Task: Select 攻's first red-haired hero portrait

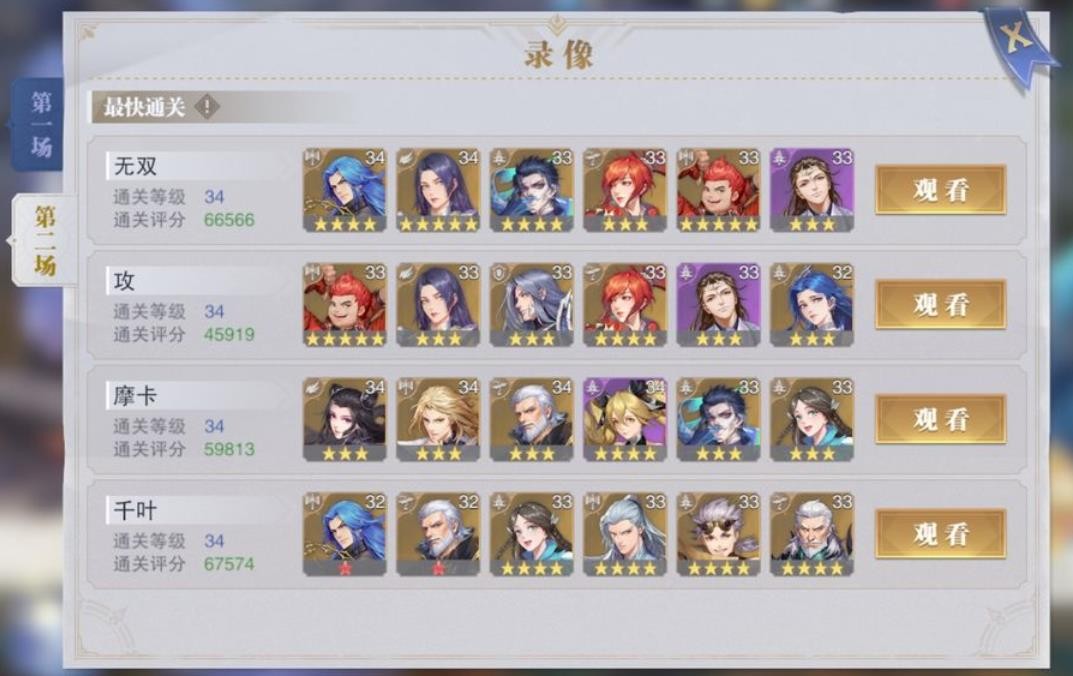Action: pos(345,304)
